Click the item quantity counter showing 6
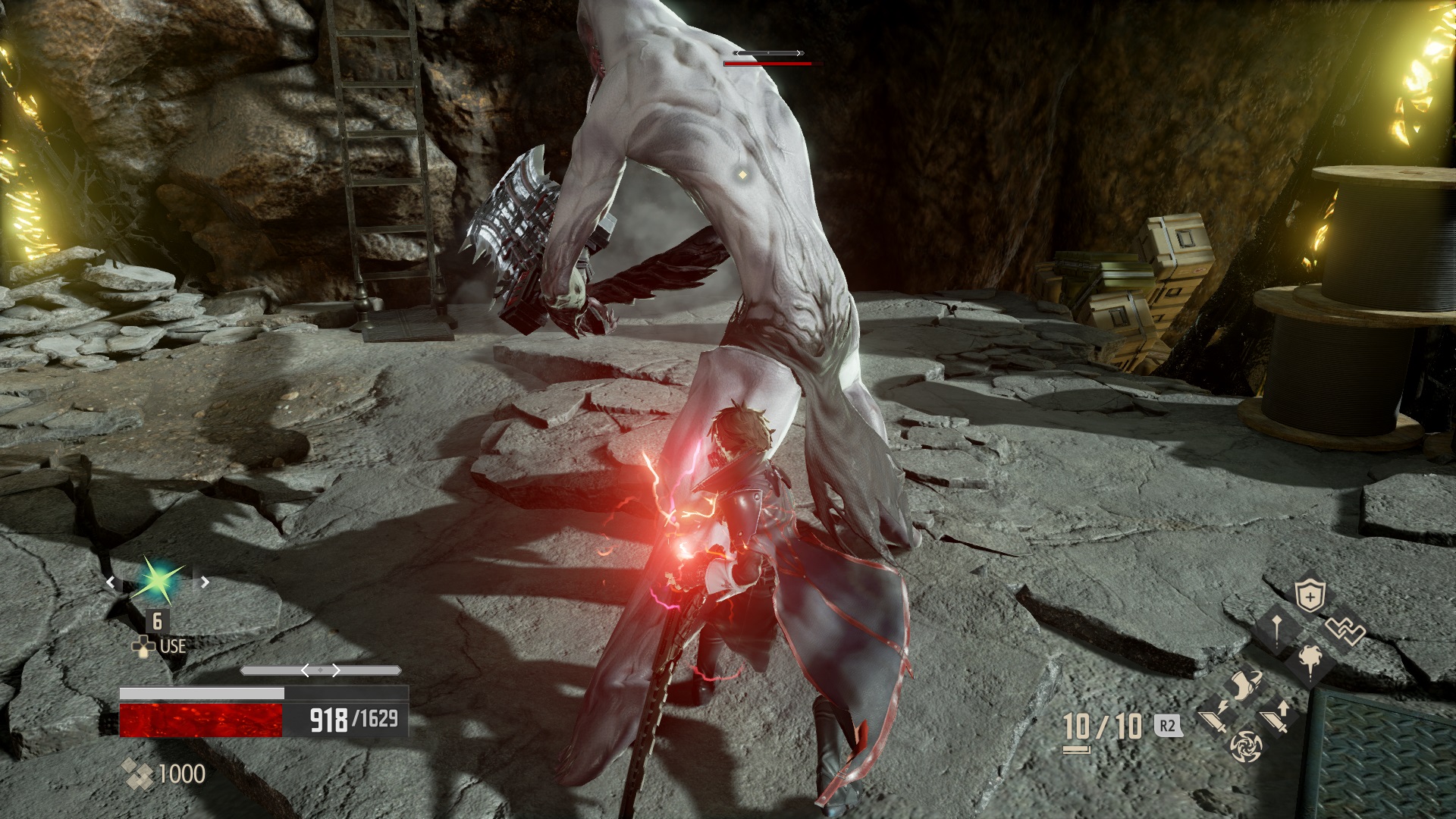Screen dimensions: 1456x819 (157, 621)
